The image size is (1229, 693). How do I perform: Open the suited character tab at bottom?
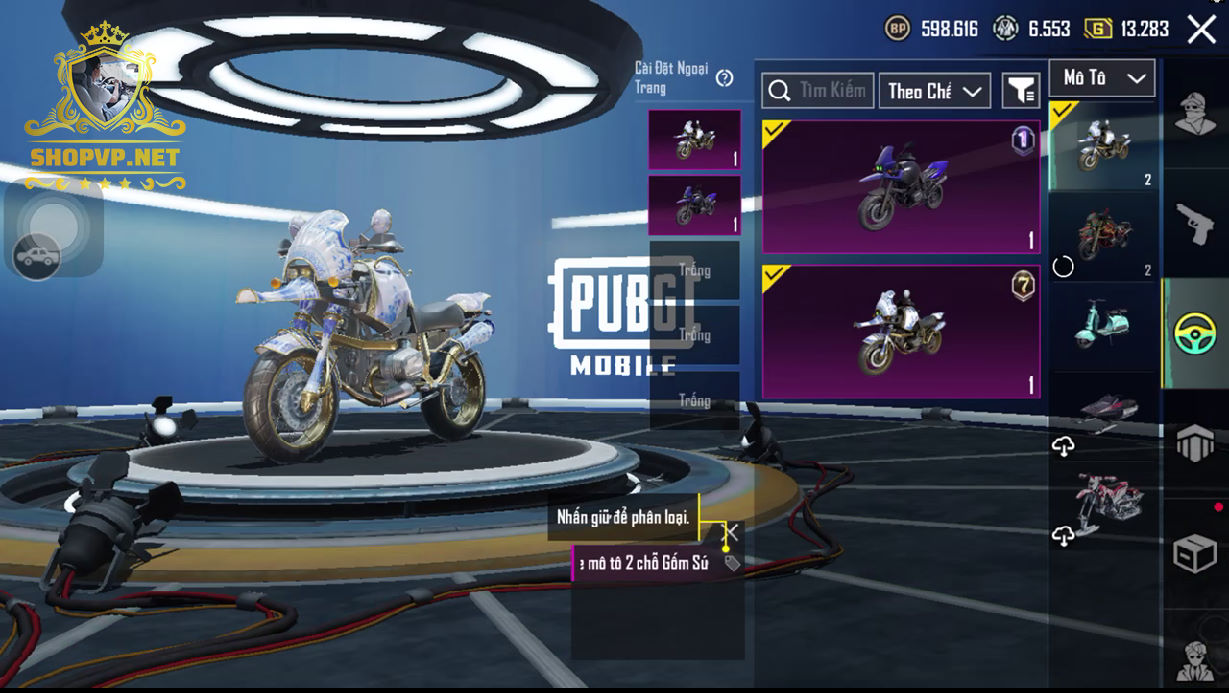point(1195,658)
